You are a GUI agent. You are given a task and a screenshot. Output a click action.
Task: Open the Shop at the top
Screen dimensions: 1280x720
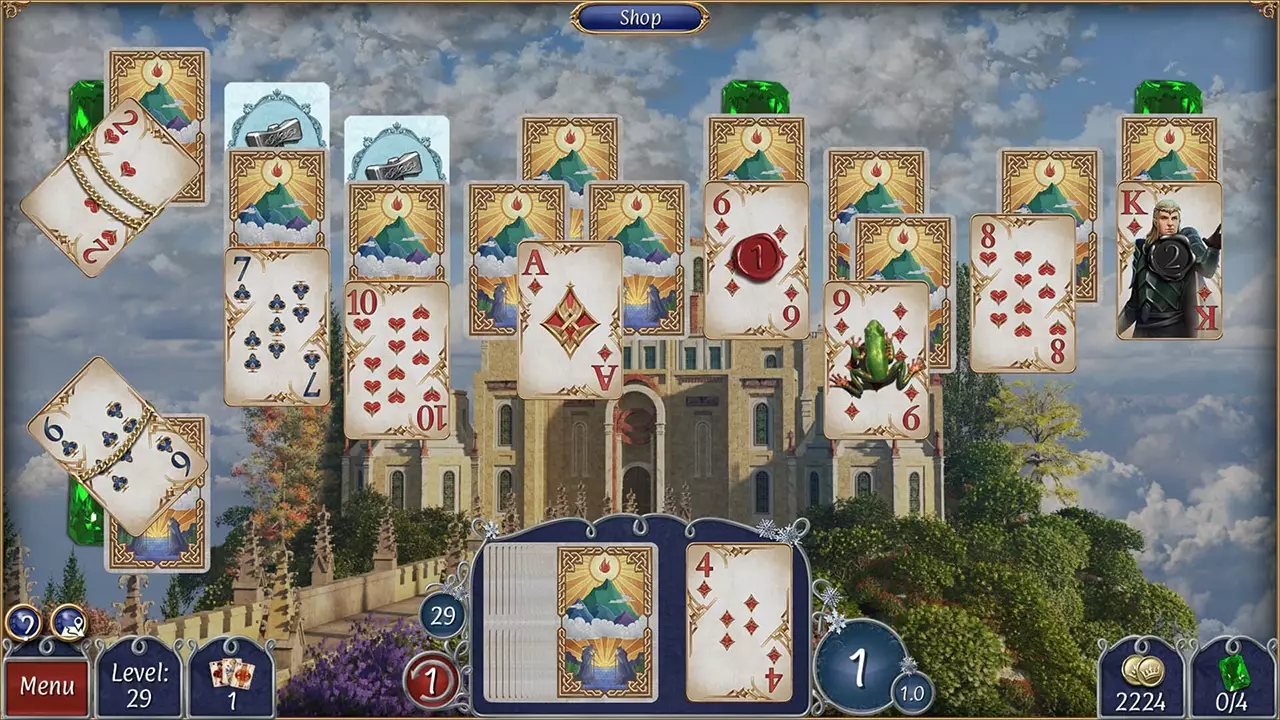pos(640,17)
